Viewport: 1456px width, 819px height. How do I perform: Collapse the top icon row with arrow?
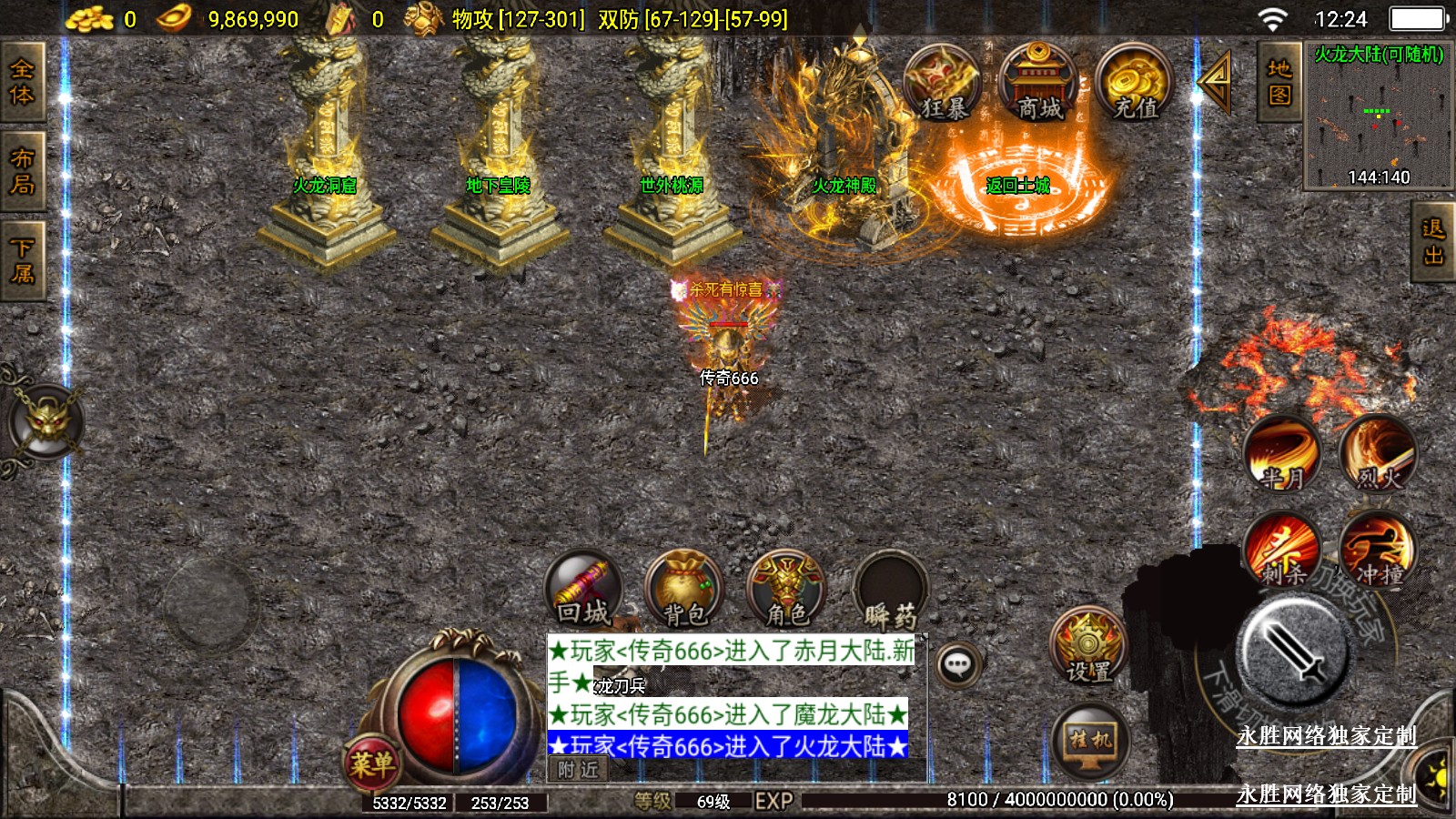(x=1215, y=82)
